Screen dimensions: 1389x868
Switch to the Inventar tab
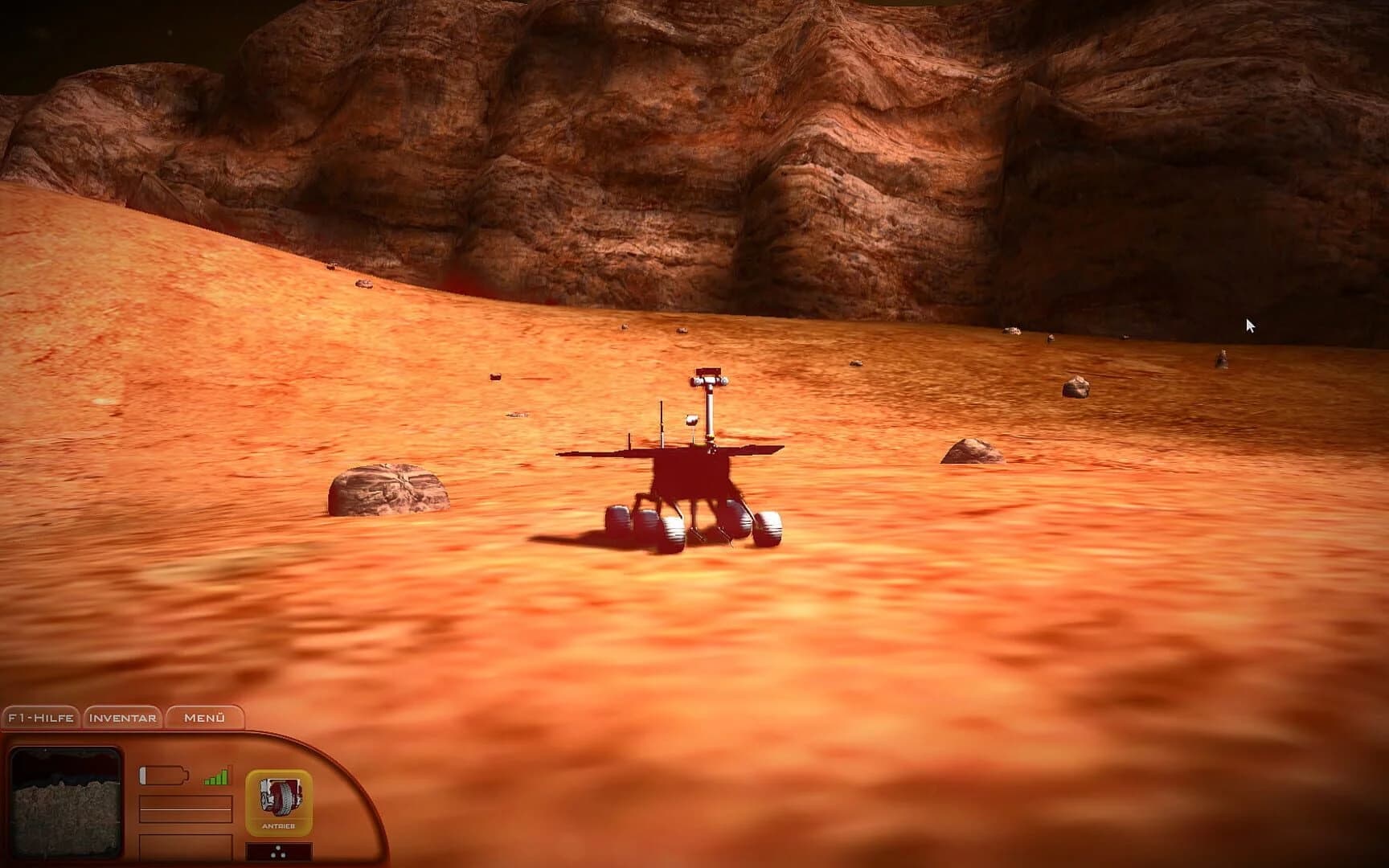point(122,718)
